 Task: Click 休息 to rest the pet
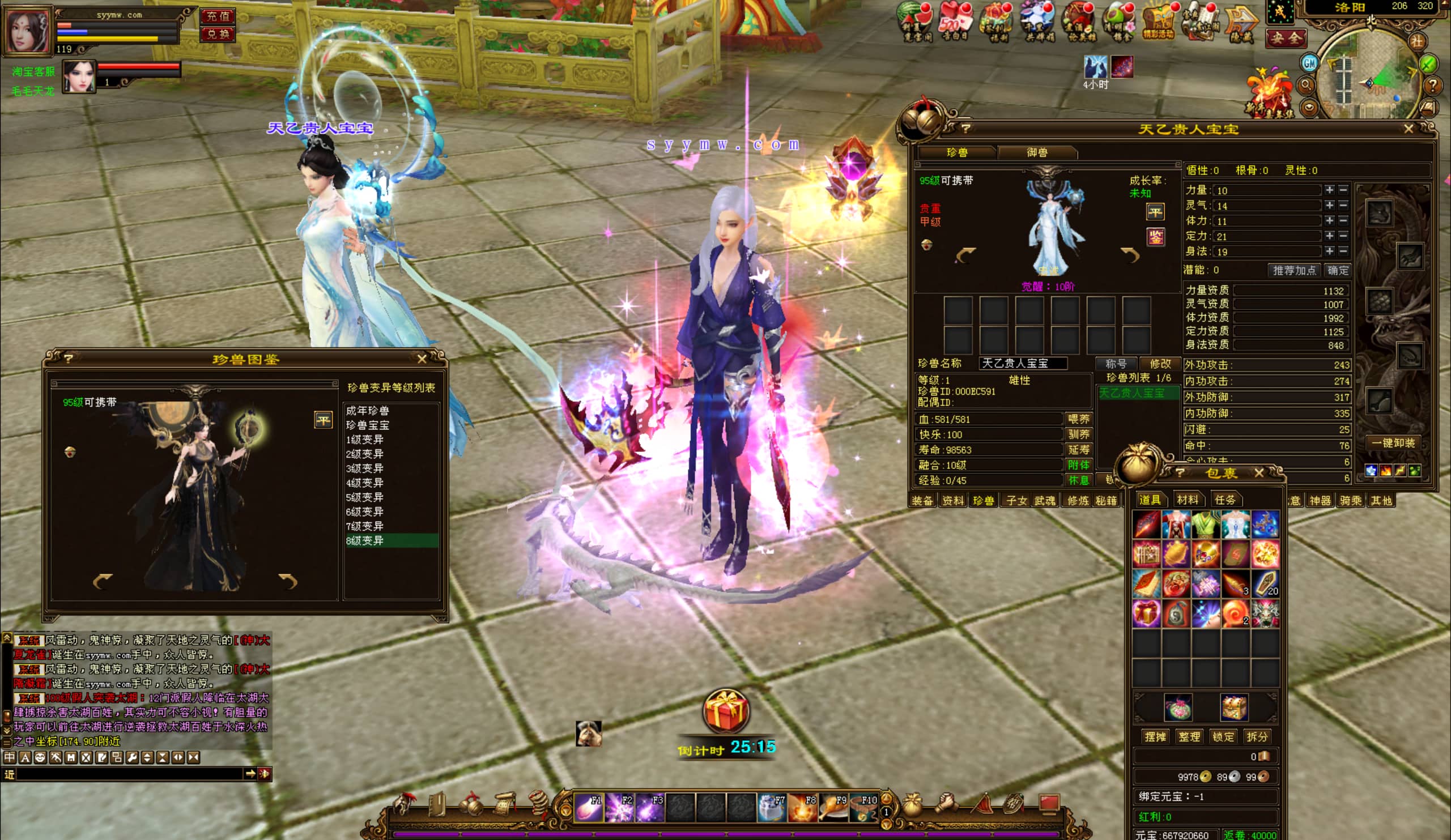click(1078, 480)
